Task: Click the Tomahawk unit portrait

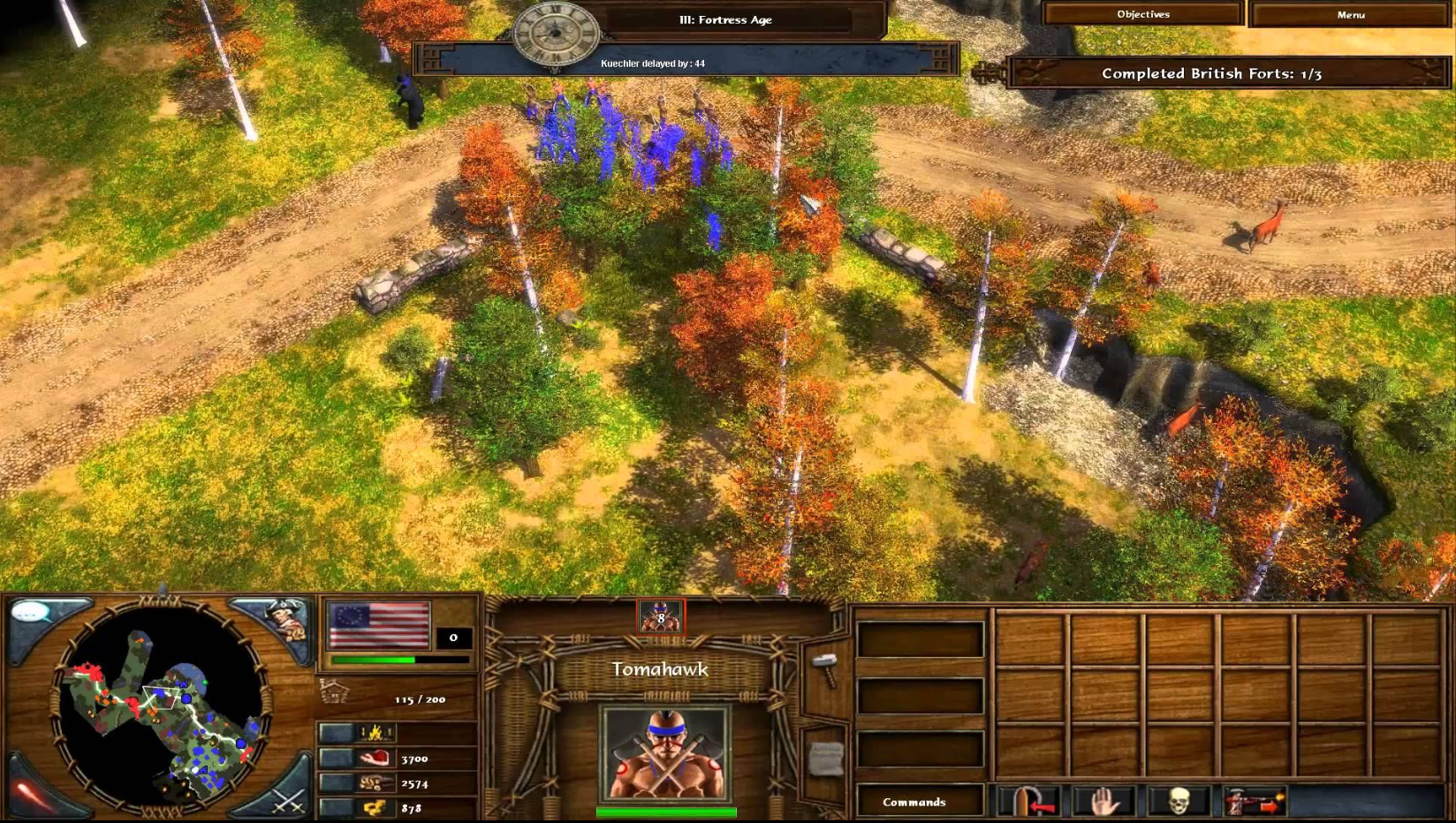Action: point(664,751)
